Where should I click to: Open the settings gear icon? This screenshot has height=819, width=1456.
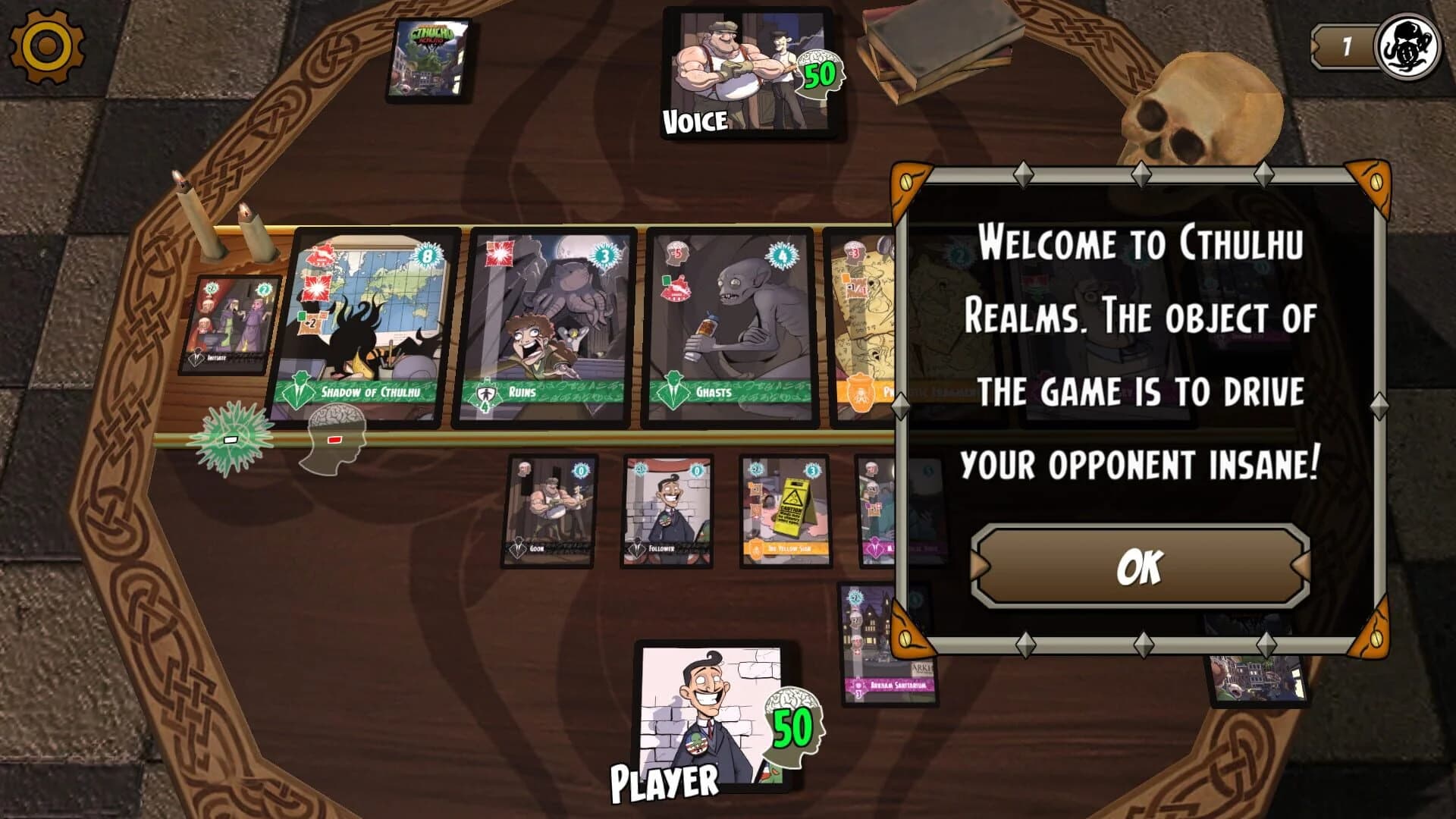point(47,47)
